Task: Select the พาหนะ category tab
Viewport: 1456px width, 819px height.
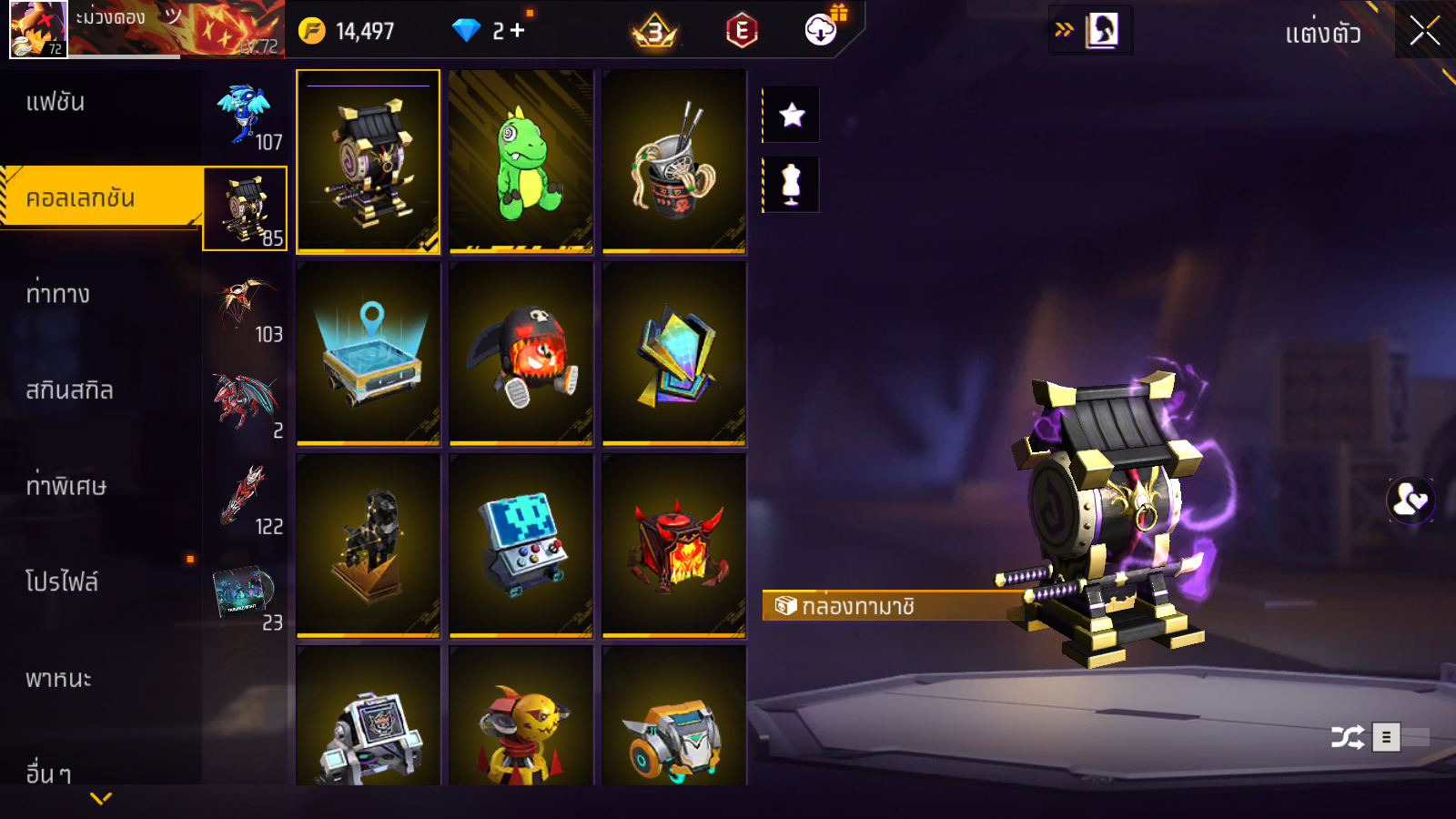Action: pyautogui.click(x=100, y=679)
